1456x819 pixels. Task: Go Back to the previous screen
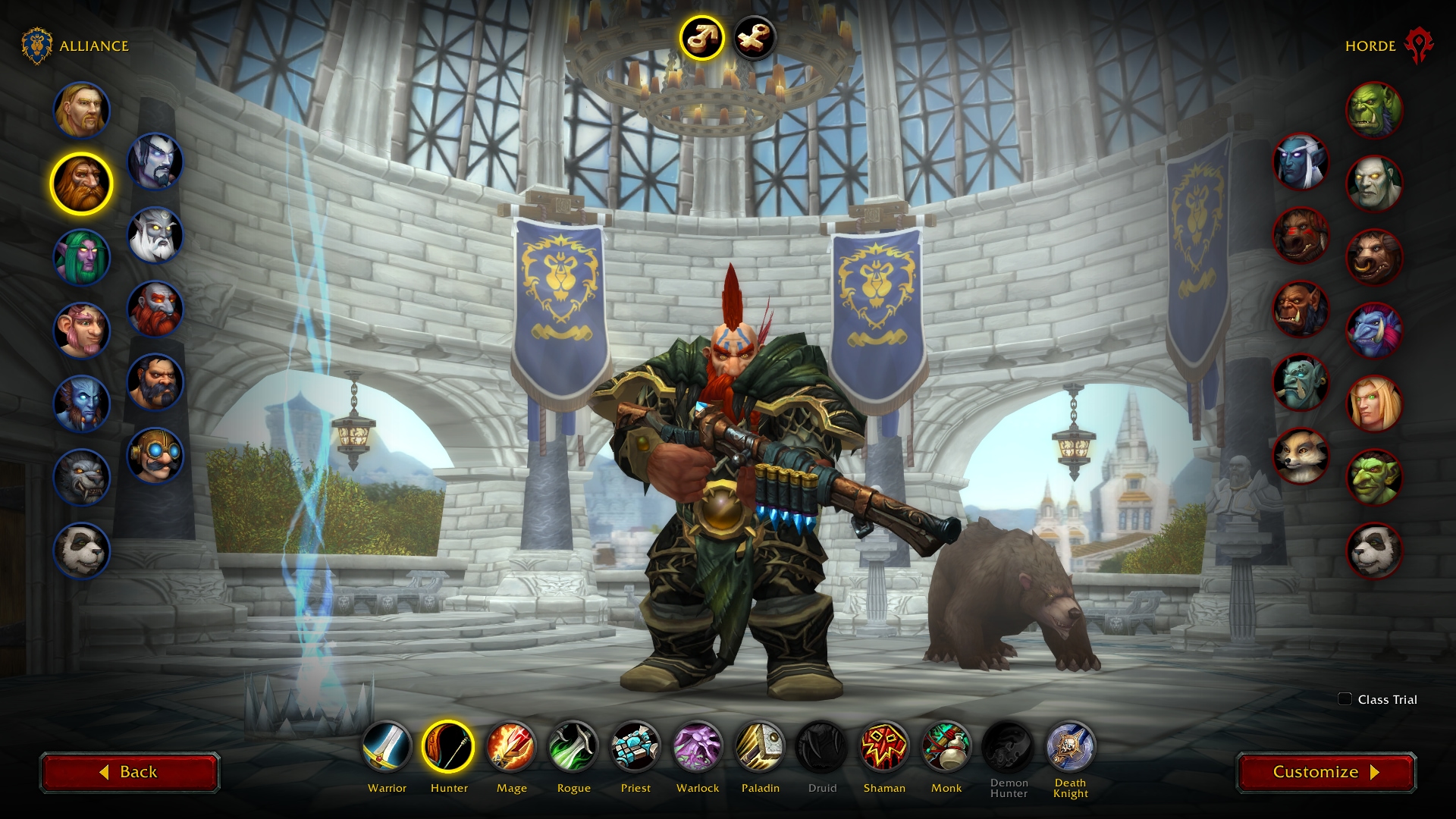[x=130, y=772]
